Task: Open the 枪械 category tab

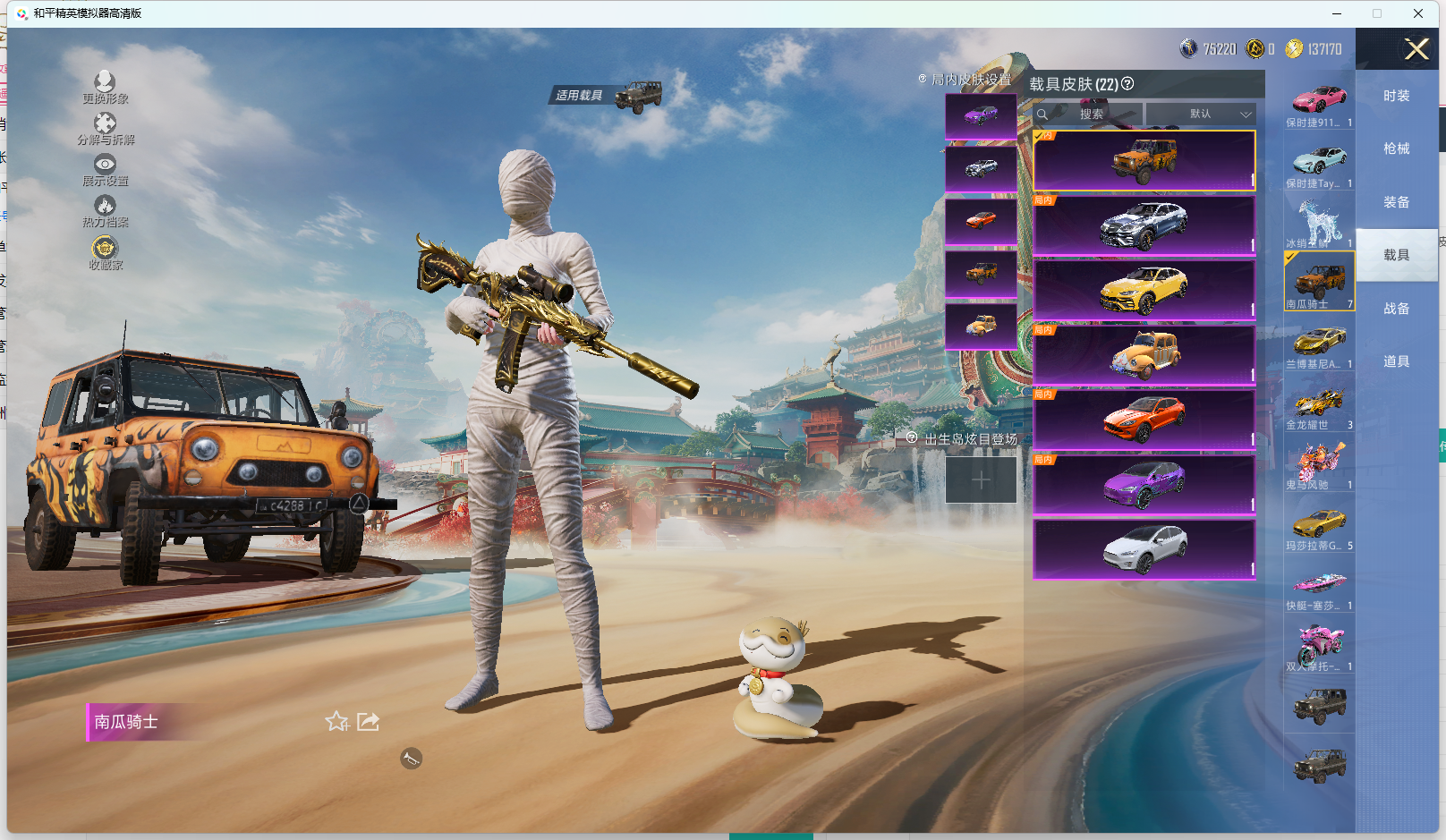Action: tap(1396, 148)
